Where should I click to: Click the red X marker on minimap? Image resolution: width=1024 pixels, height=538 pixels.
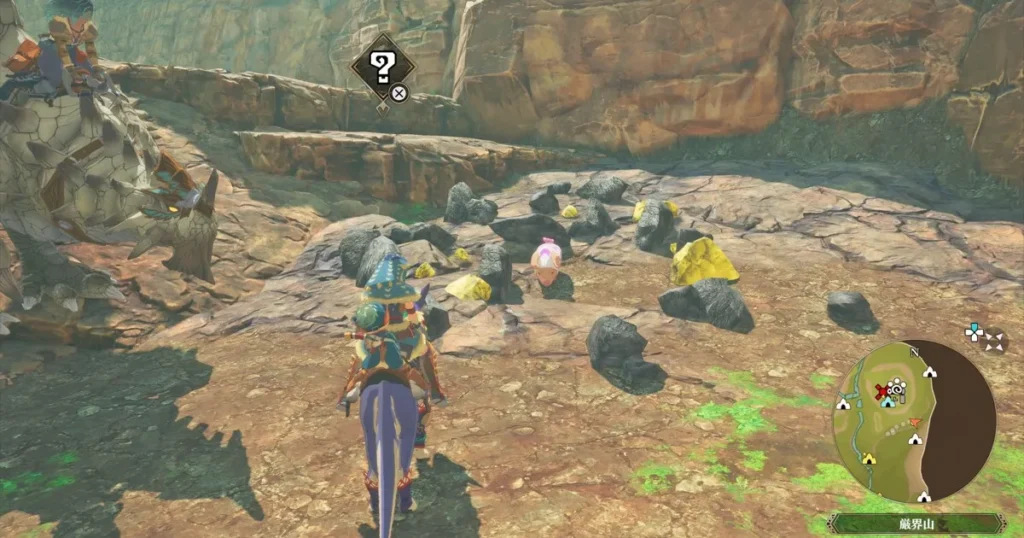(x=881, y=391)
